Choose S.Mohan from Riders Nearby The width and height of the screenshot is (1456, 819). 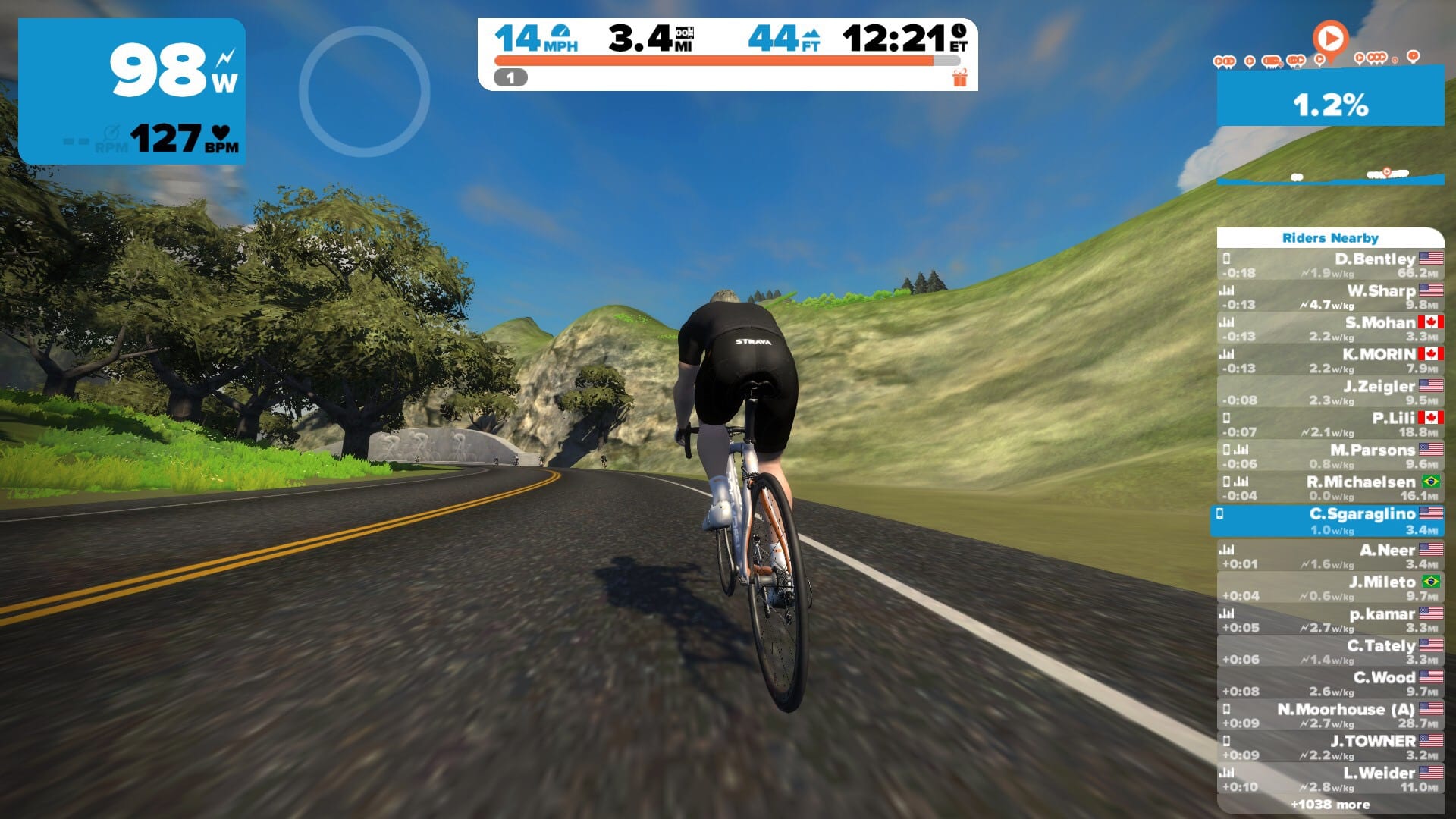click(x=1330, y=329)
